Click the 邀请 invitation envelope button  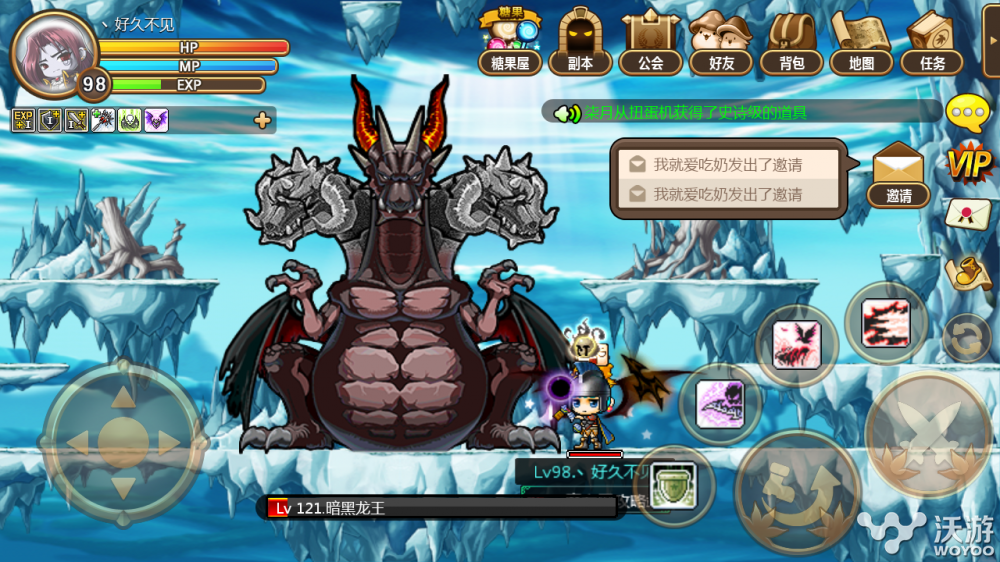click(898, 174)
